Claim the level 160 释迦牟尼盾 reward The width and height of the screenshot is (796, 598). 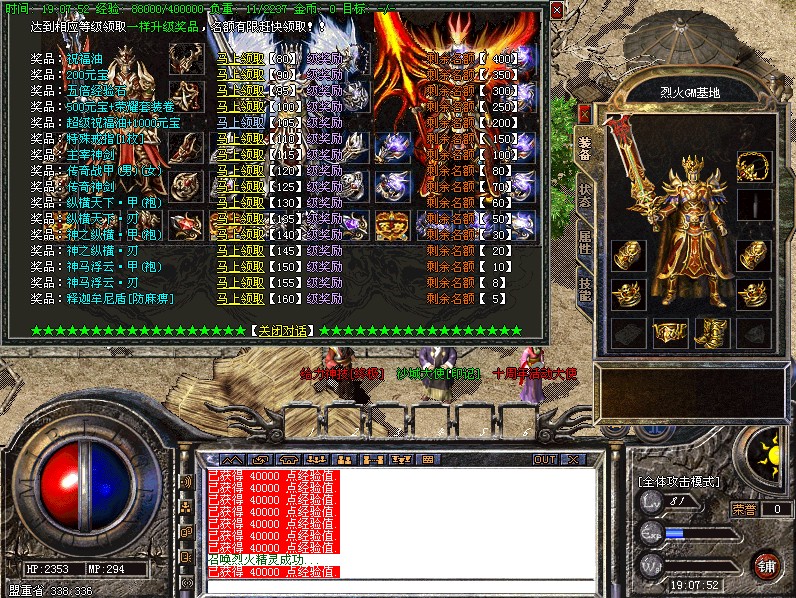(x=240, y=298)
